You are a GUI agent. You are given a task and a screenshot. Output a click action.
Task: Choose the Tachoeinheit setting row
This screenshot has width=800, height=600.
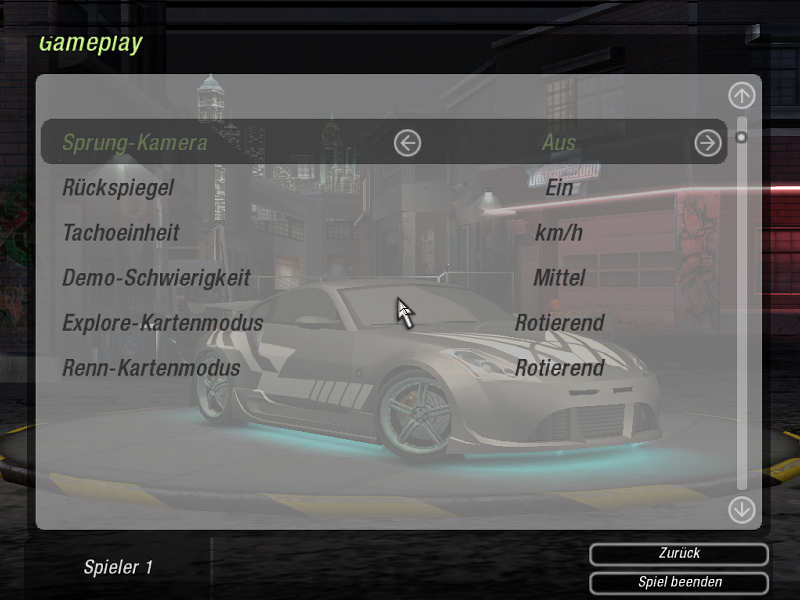[x=121, y=232]
